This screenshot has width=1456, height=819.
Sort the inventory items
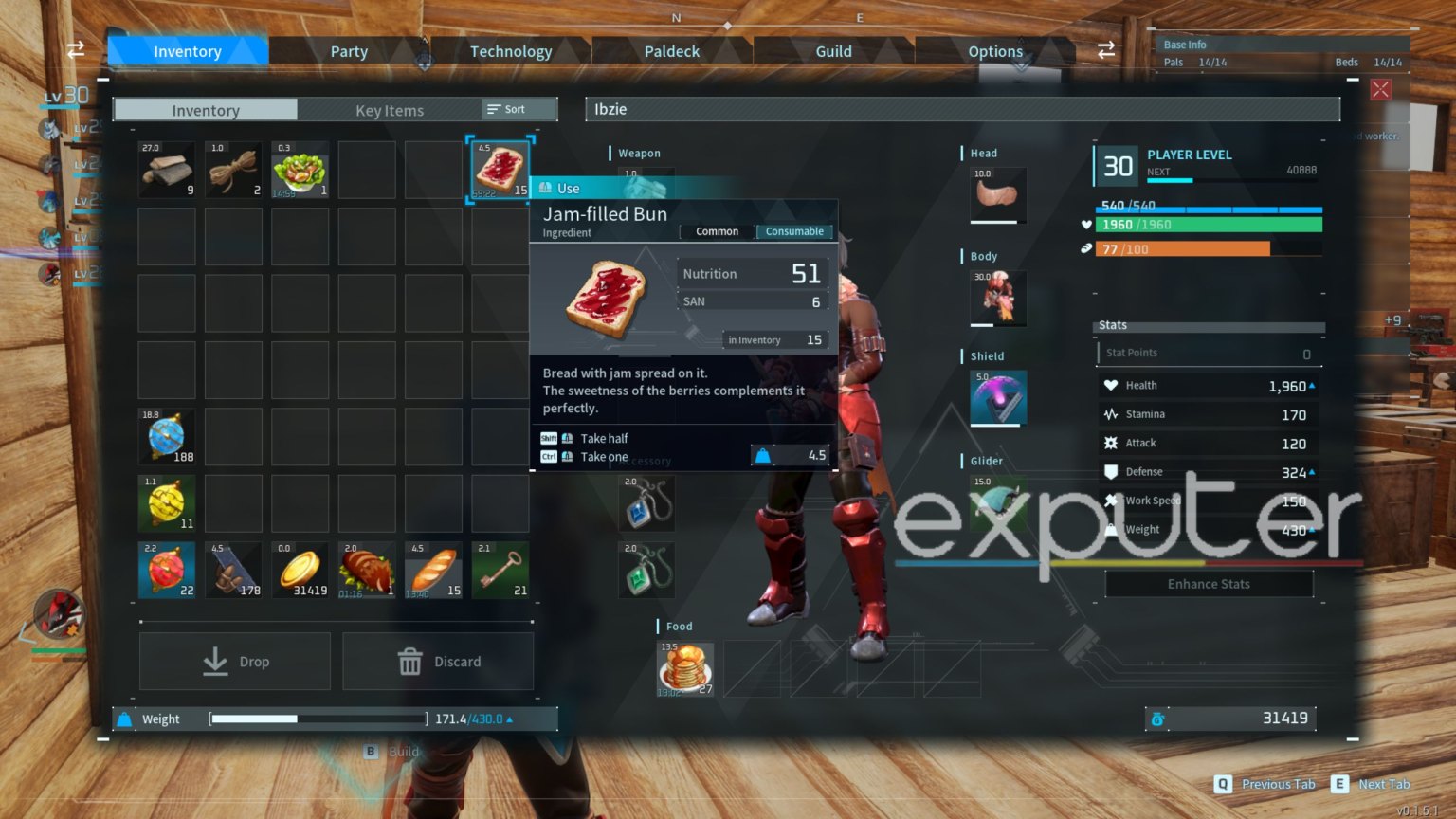pyautogui.click(x=507, y=109)
